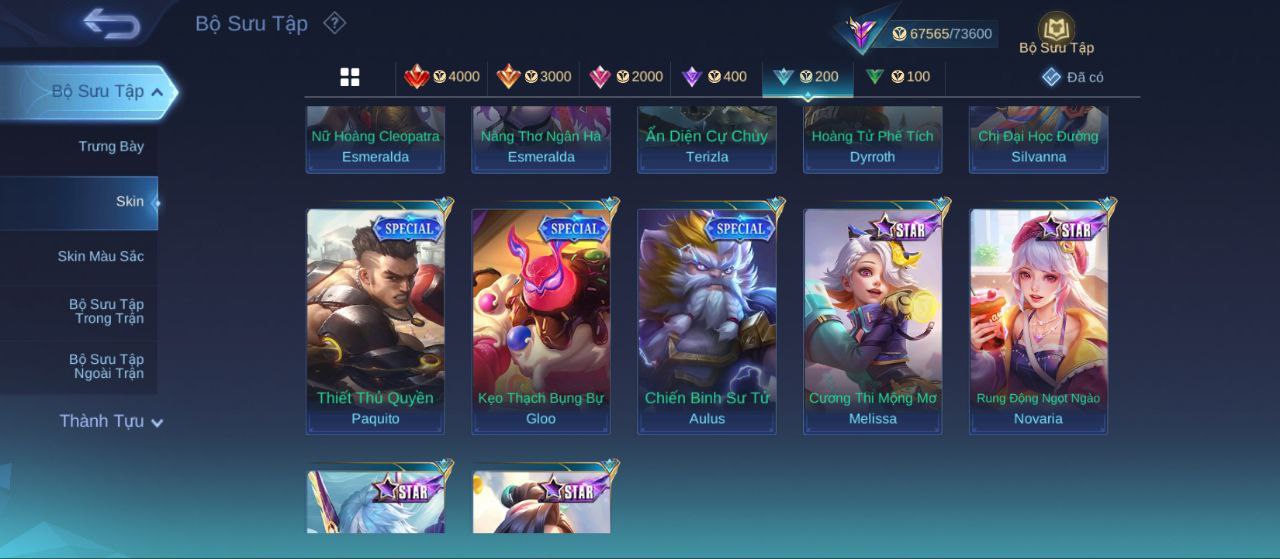The width and height of the screenshot is (1280, 559).
Task: Choose Bộ Sưu Tập Trong Trận
Action: [106, 311]
